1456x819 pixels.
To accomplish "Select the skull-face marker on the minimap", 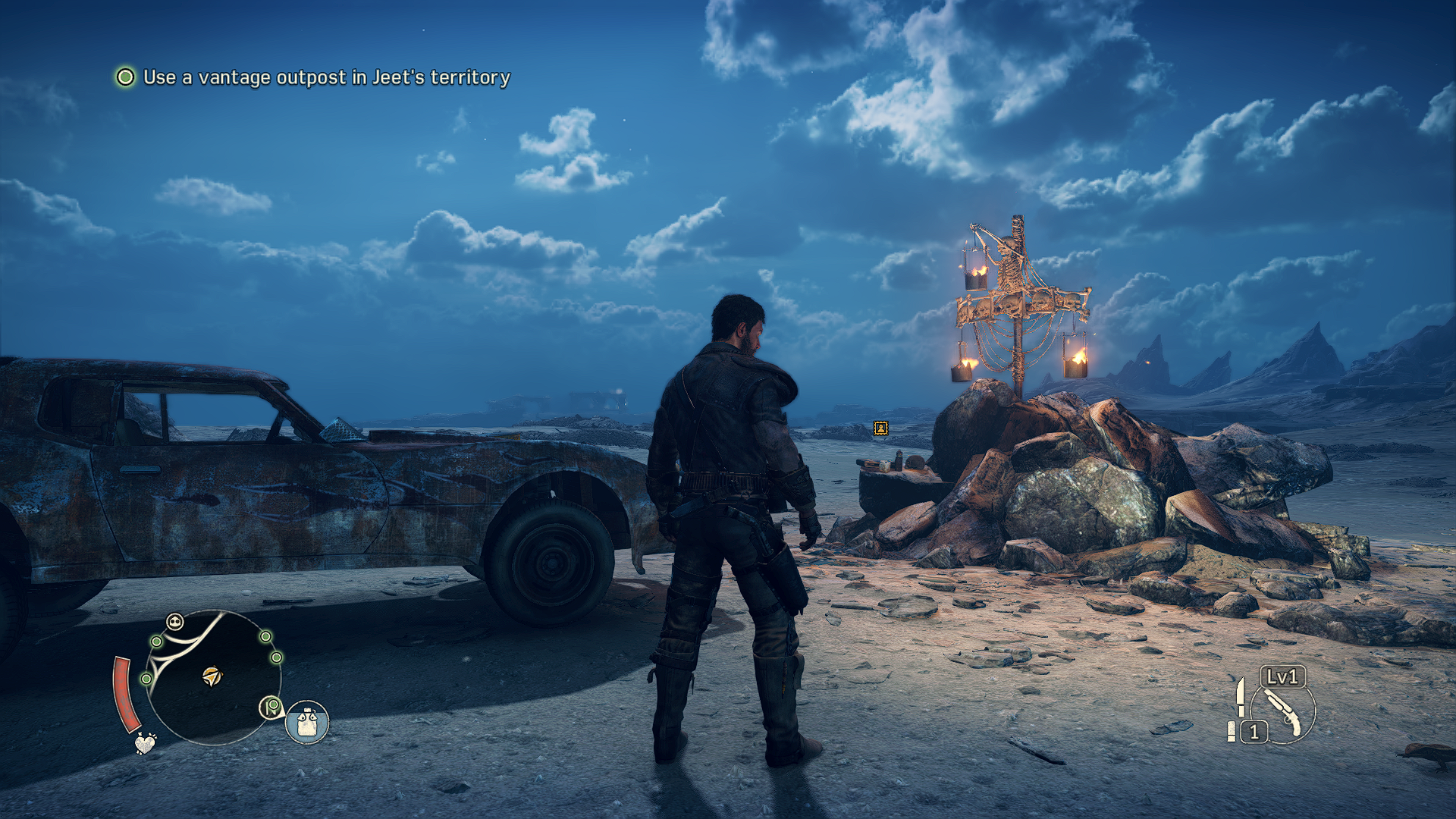I will pos(175,623).
